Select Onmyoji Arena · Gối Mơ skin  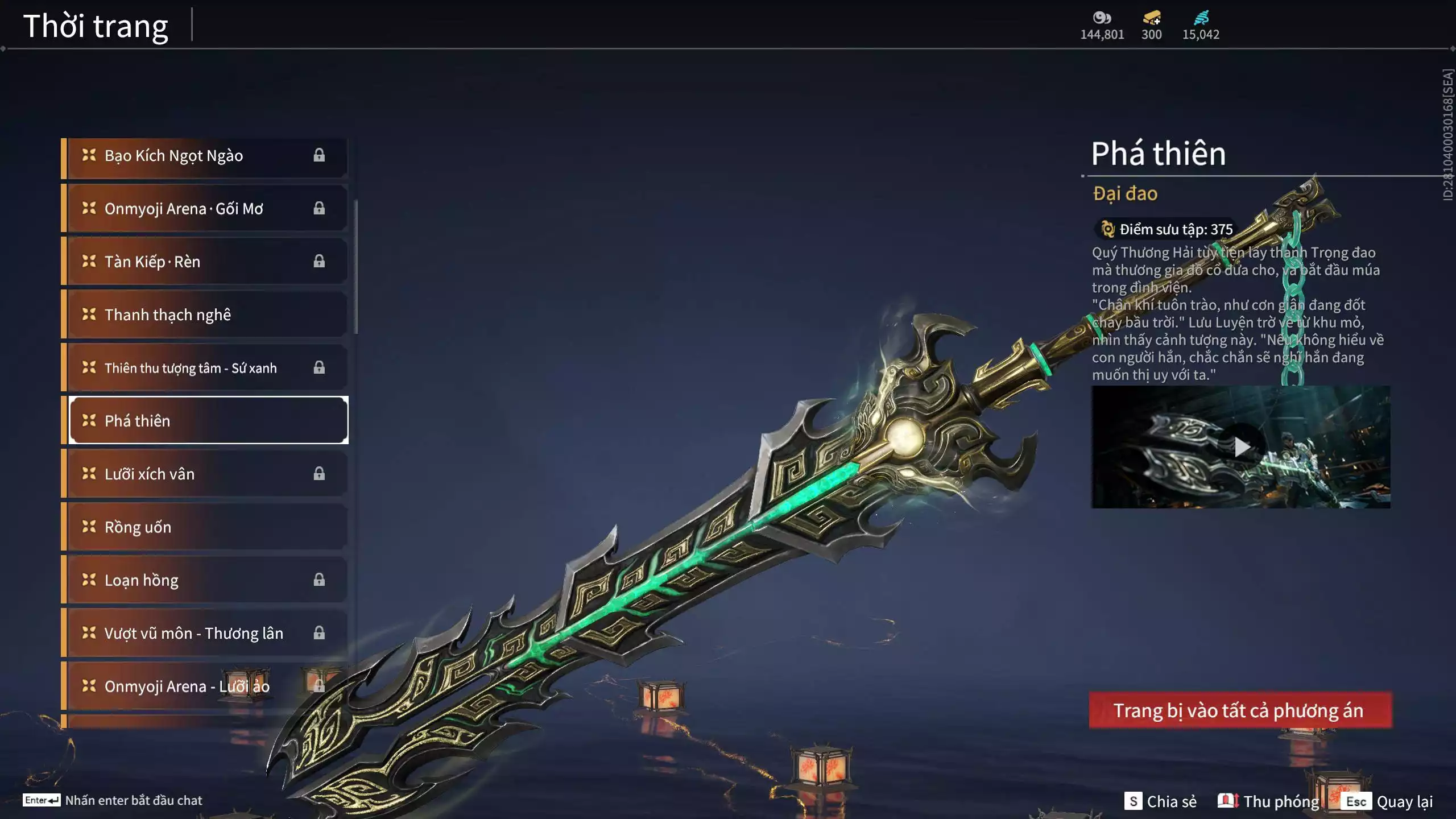tap(205, 208)
